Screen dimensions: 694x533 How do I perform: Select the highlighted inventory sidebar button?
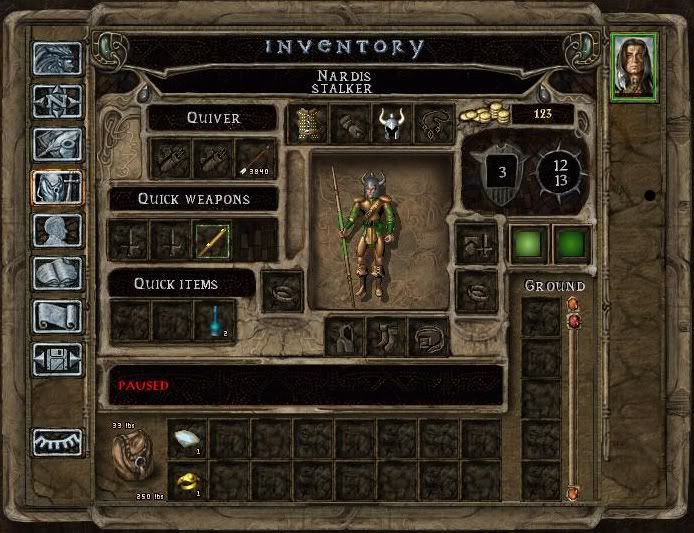(57, 187)
